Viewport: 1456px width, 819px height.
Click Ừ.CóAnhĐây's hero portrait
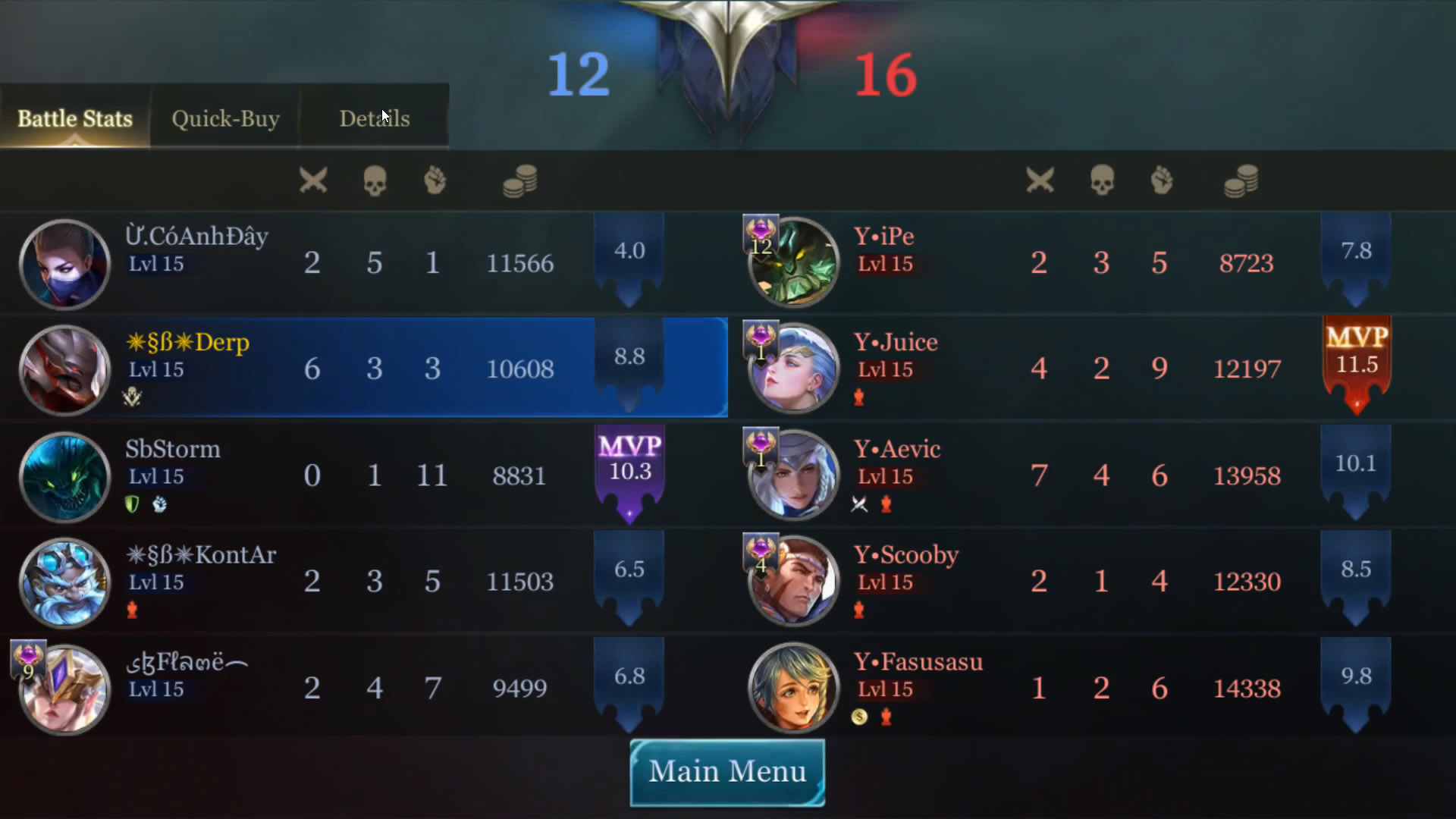pos(64,263)
